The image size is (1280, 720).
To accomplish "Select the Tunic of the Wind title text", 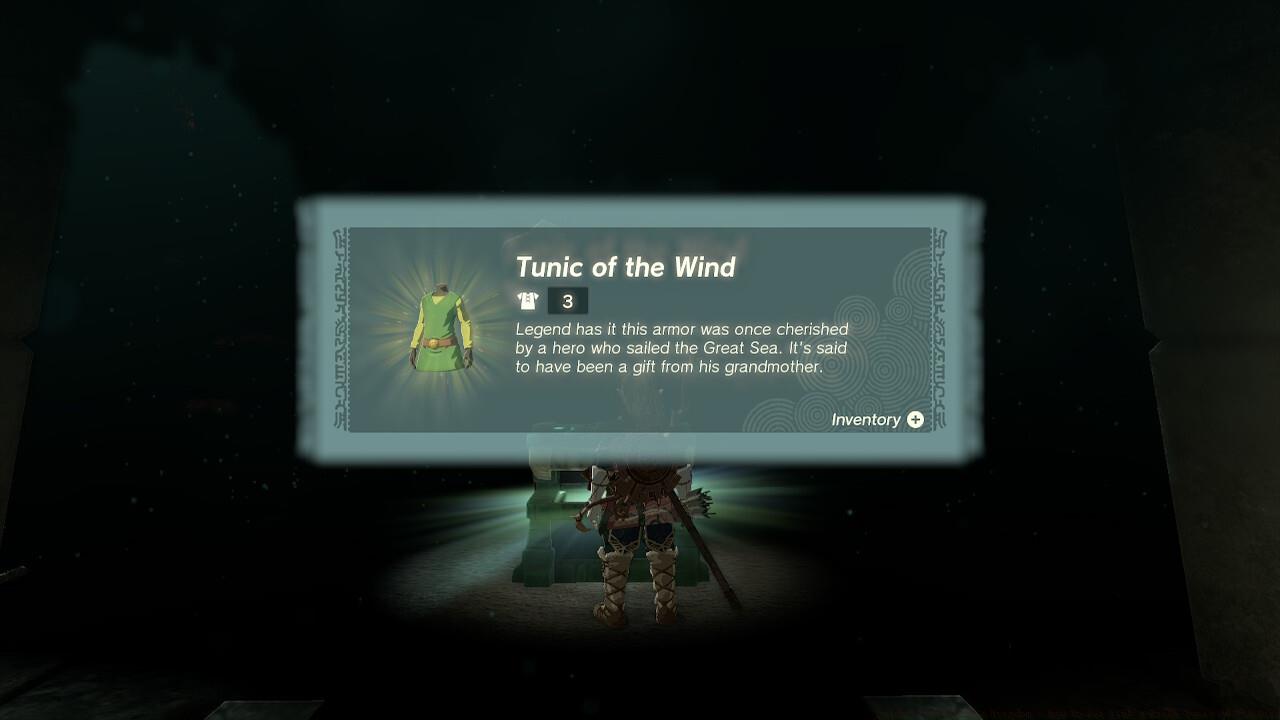I will coord(626,267).
